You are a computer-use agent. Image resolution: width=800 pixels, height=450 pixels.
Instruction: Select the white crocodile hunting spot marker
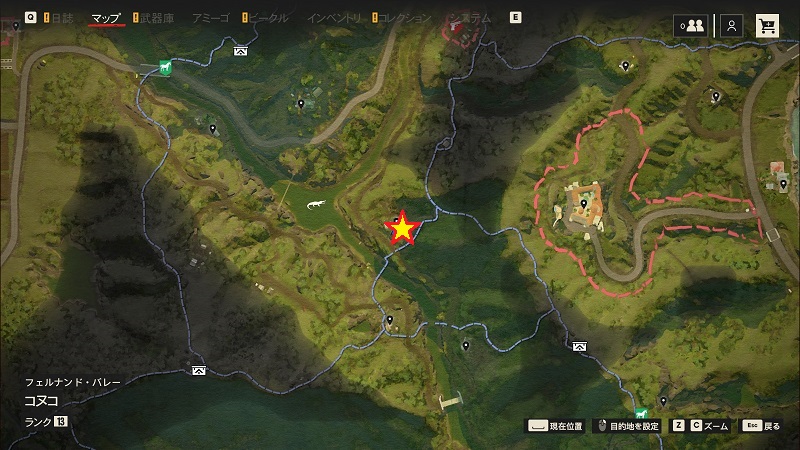[x=314, y=206]
